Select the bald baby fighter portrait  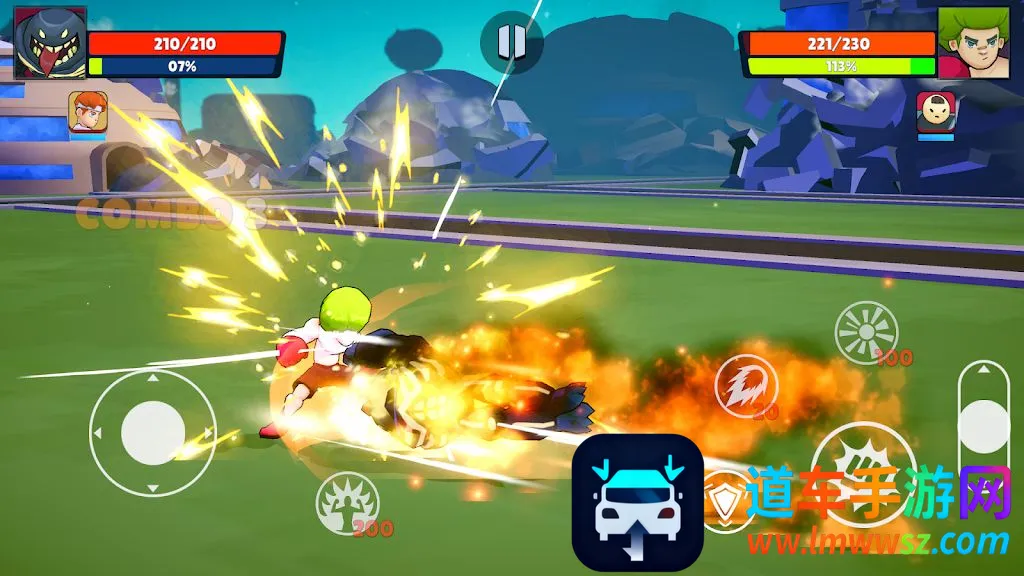(x=936, y=112)
